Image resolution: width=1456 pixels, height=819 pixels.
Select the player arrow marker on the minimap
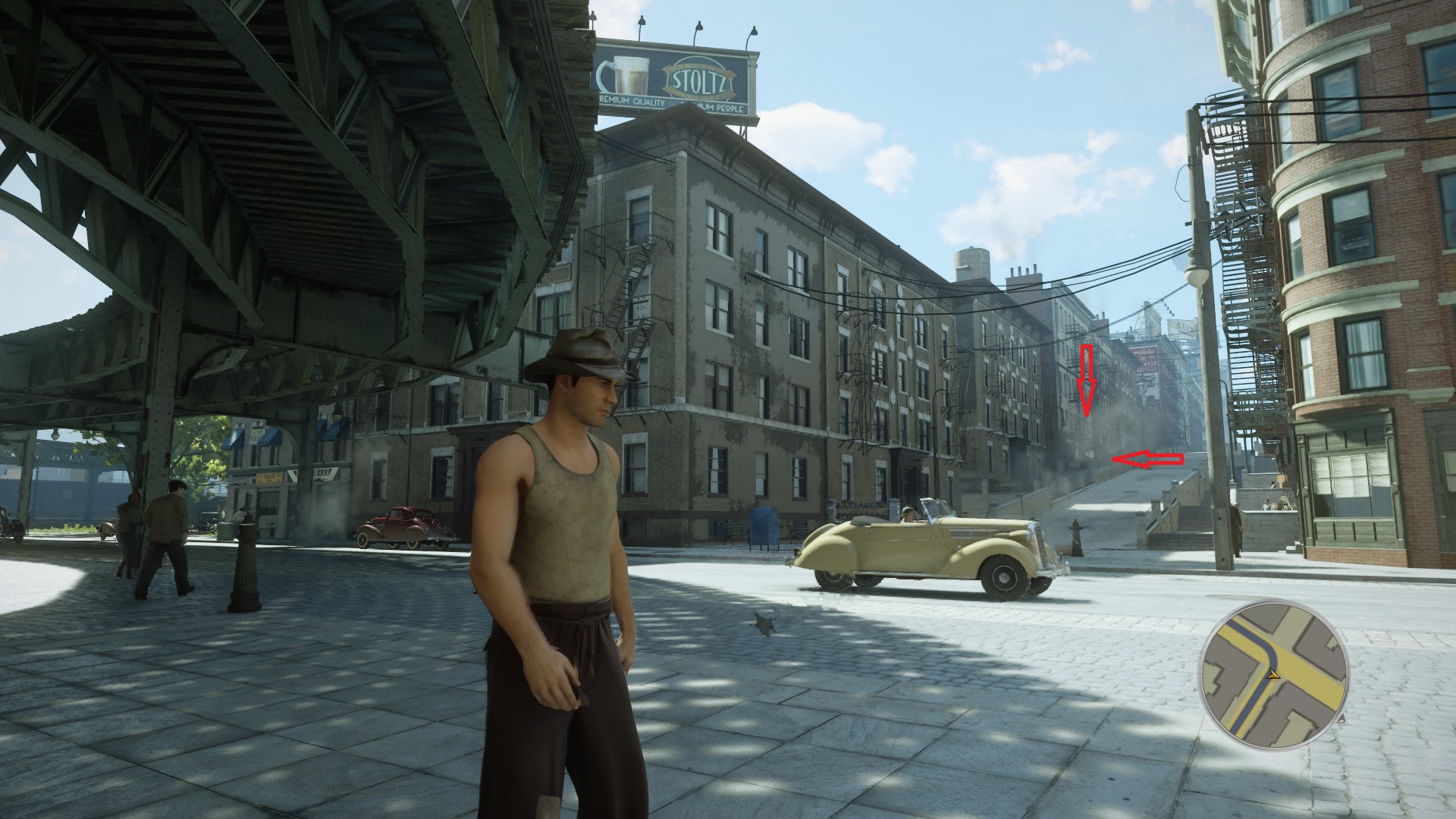pos(1274,673)
